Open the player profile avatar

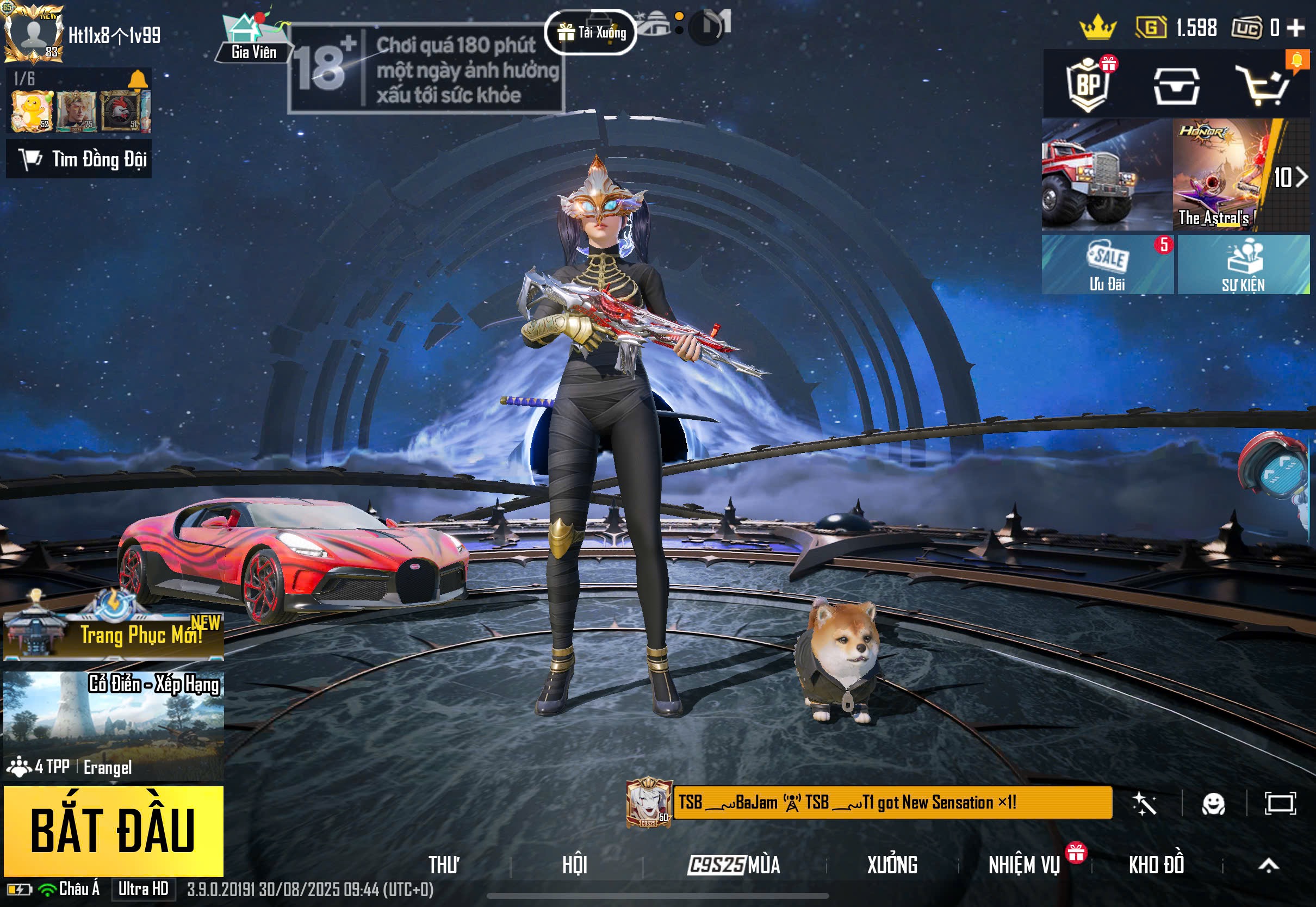(x=34, y=34)
